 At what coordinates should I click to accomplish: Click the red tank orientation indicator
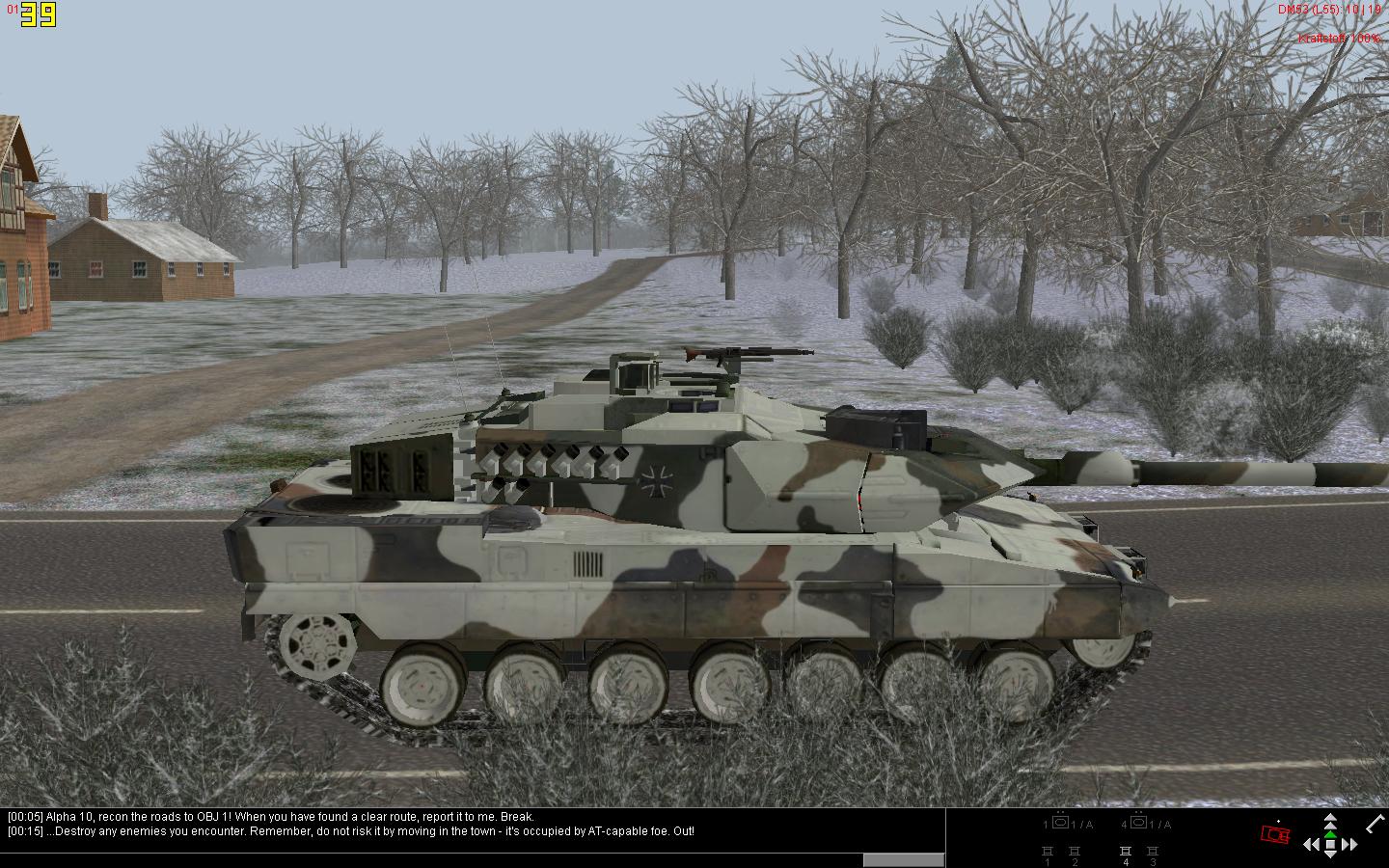1276,834
